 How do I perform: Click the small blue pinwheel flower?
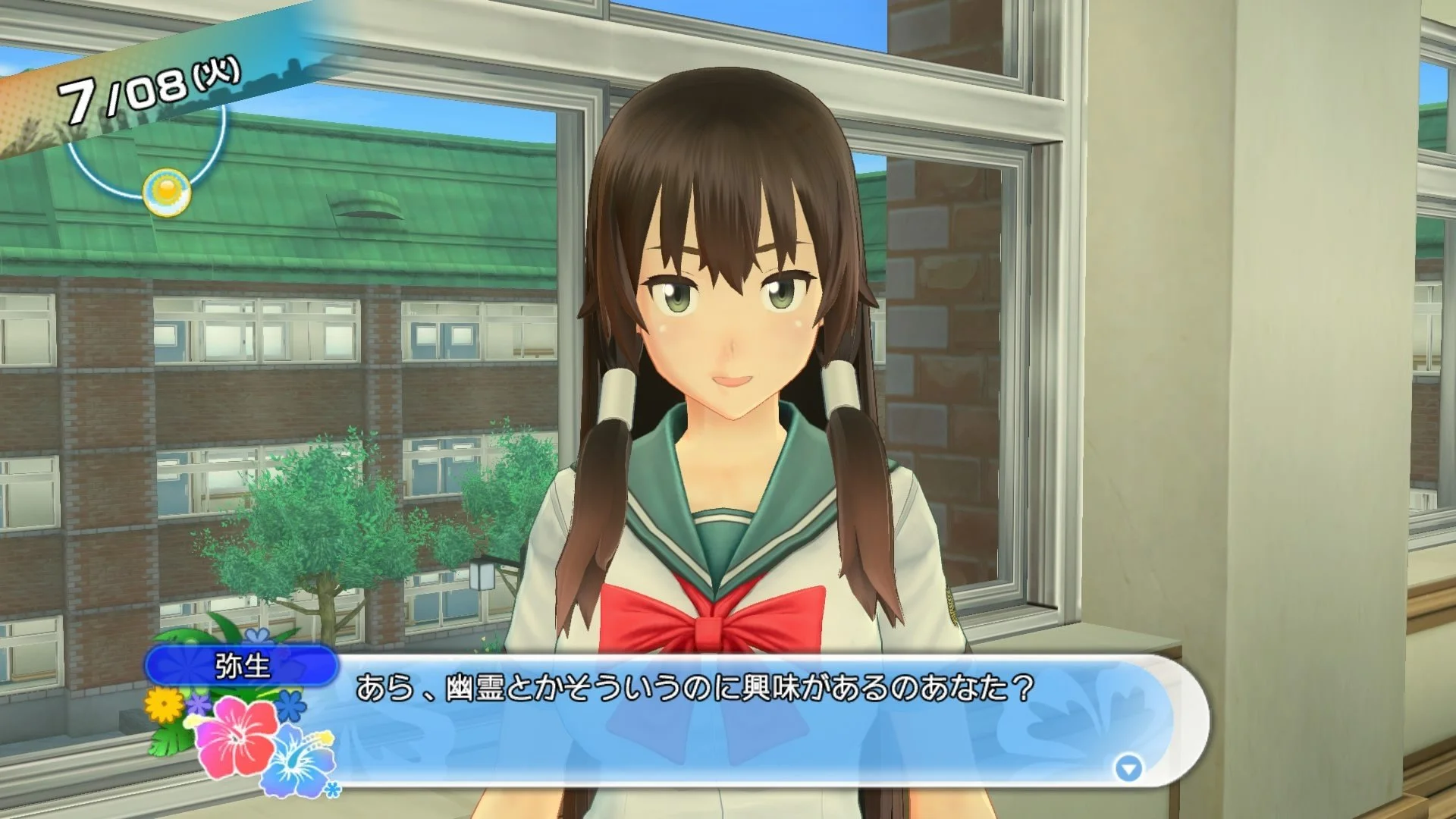pos(290,706)
